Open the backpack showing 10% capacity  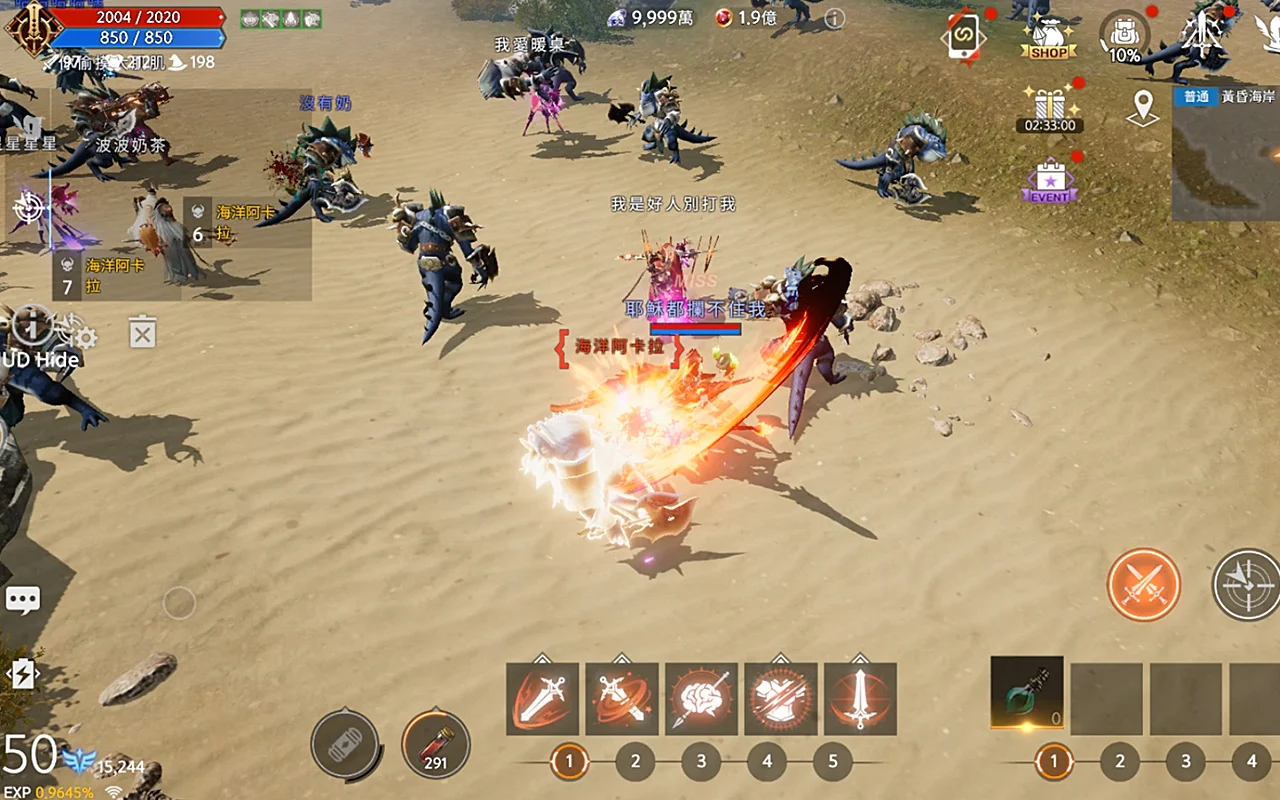click(1124, 38)
